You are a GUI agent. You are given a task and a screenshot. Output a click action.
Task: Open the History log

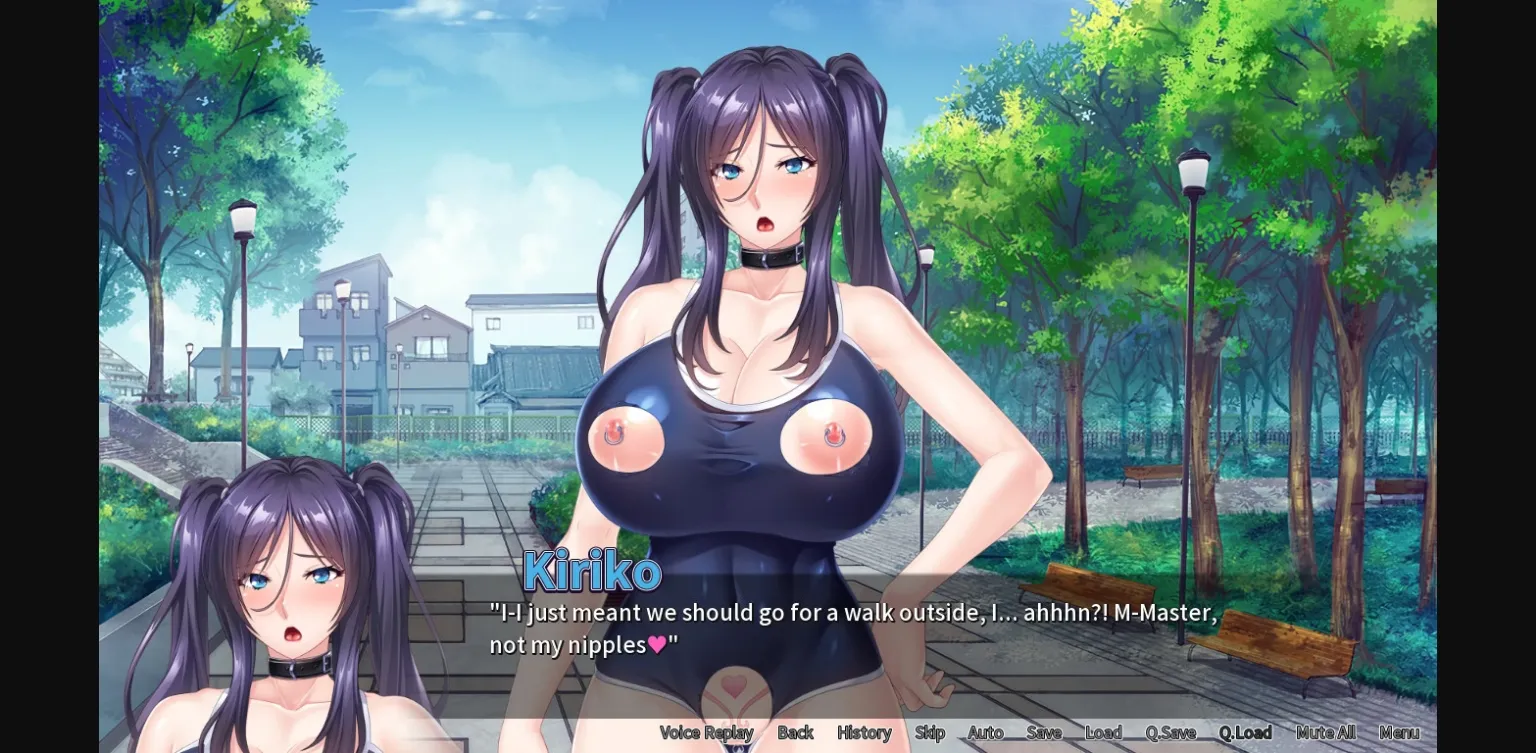(x=862, y=732)
